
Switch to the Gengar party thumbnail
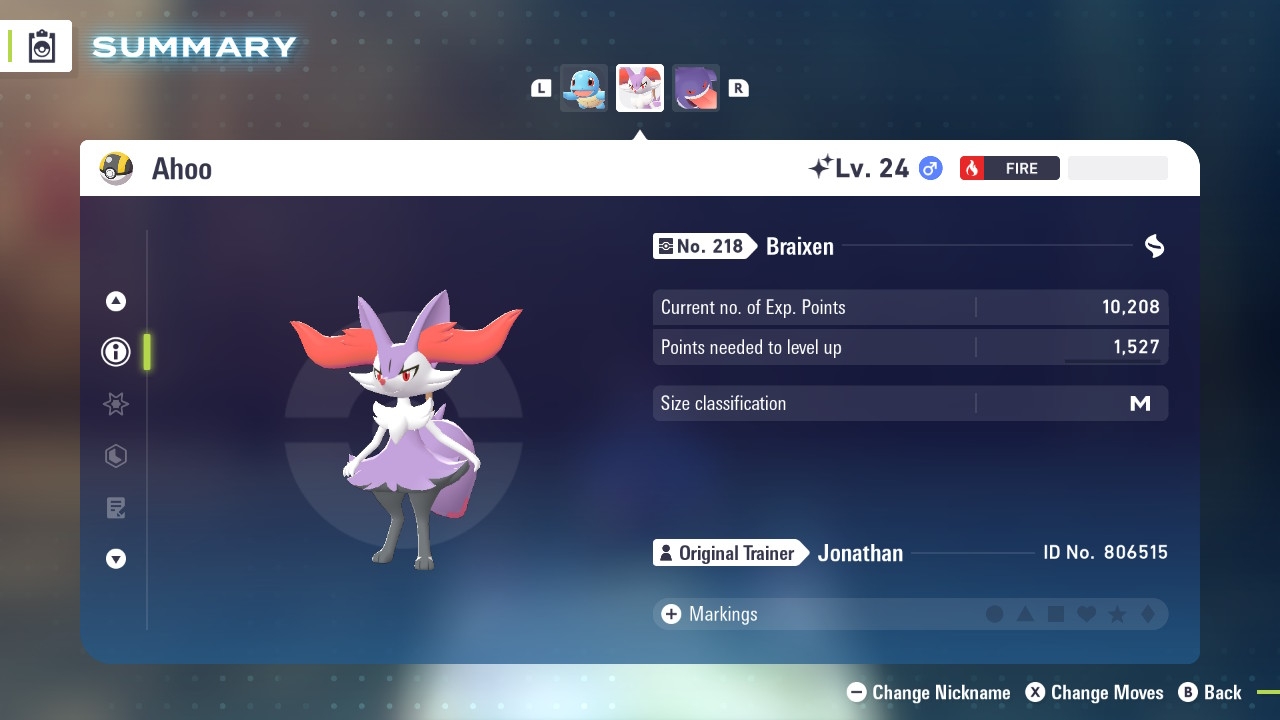[x=695, y=88]
